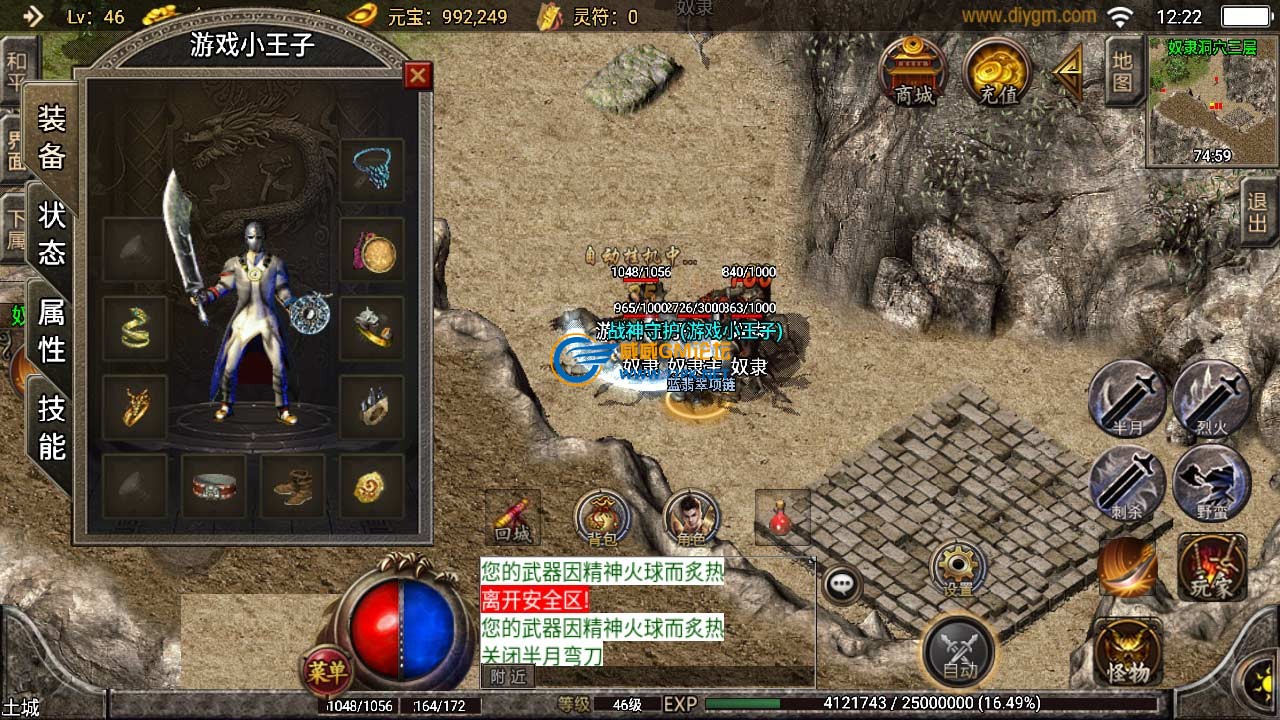
Task: Activate the 半月 half-moon skill
Action: coord(1127,398)
